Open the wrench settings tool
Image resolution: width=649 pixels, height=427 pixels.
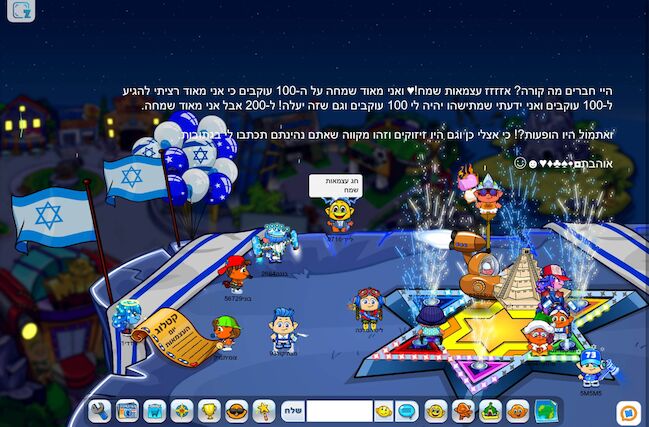coord(100,410)
